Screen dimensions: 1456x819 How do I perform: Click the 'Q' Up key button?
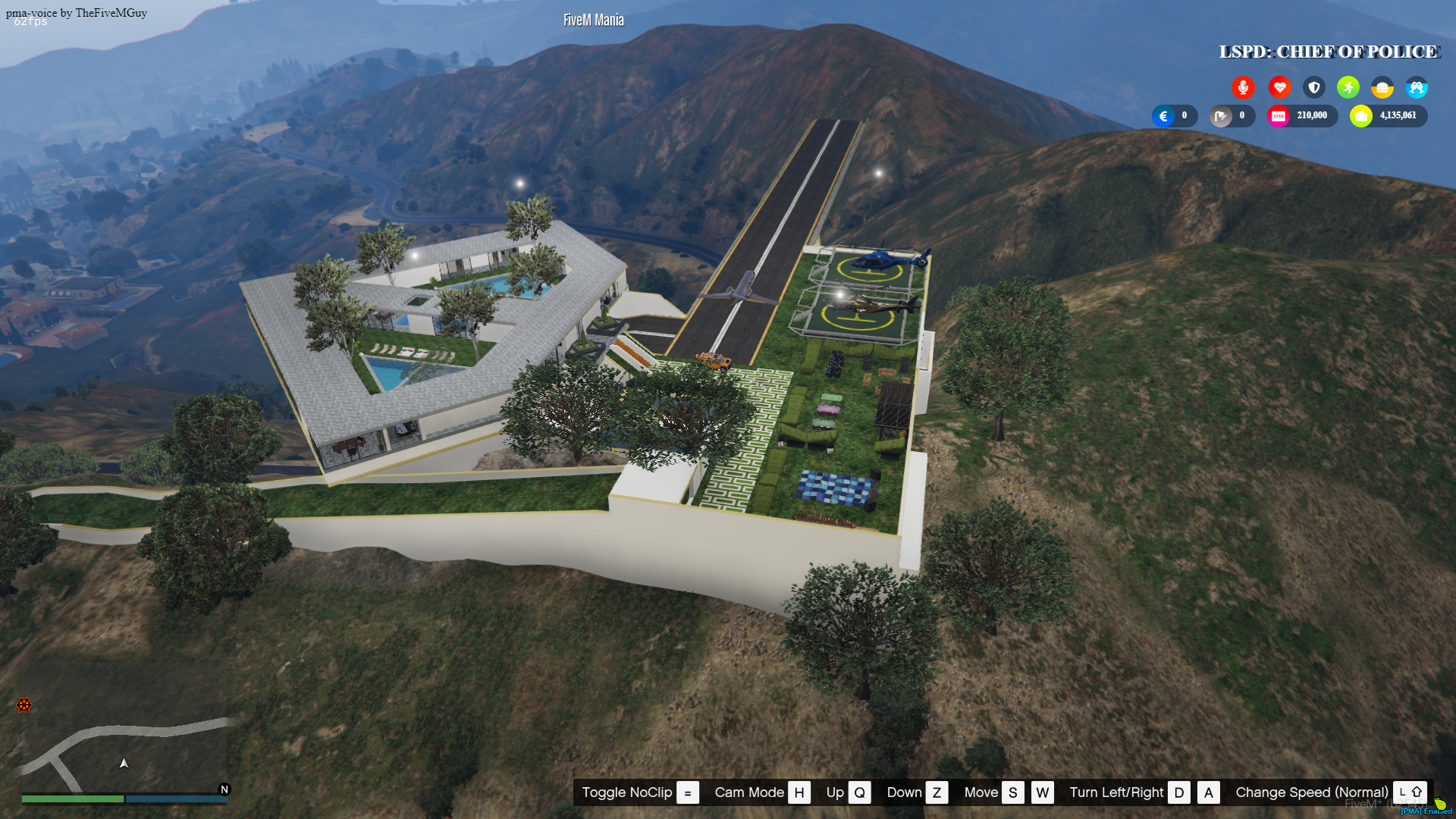coord(859,792)
